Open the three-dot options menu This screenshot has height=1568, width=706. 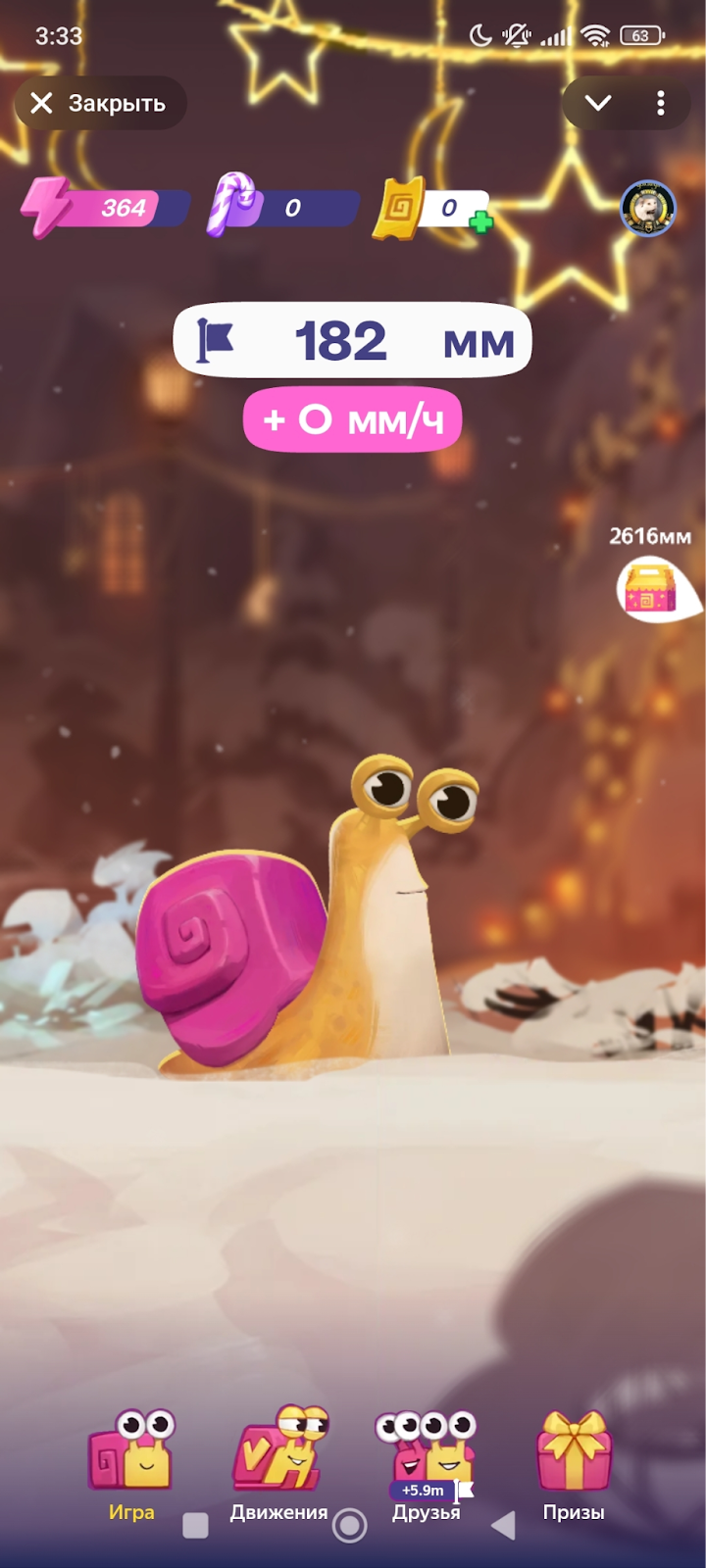pos(661,103)
